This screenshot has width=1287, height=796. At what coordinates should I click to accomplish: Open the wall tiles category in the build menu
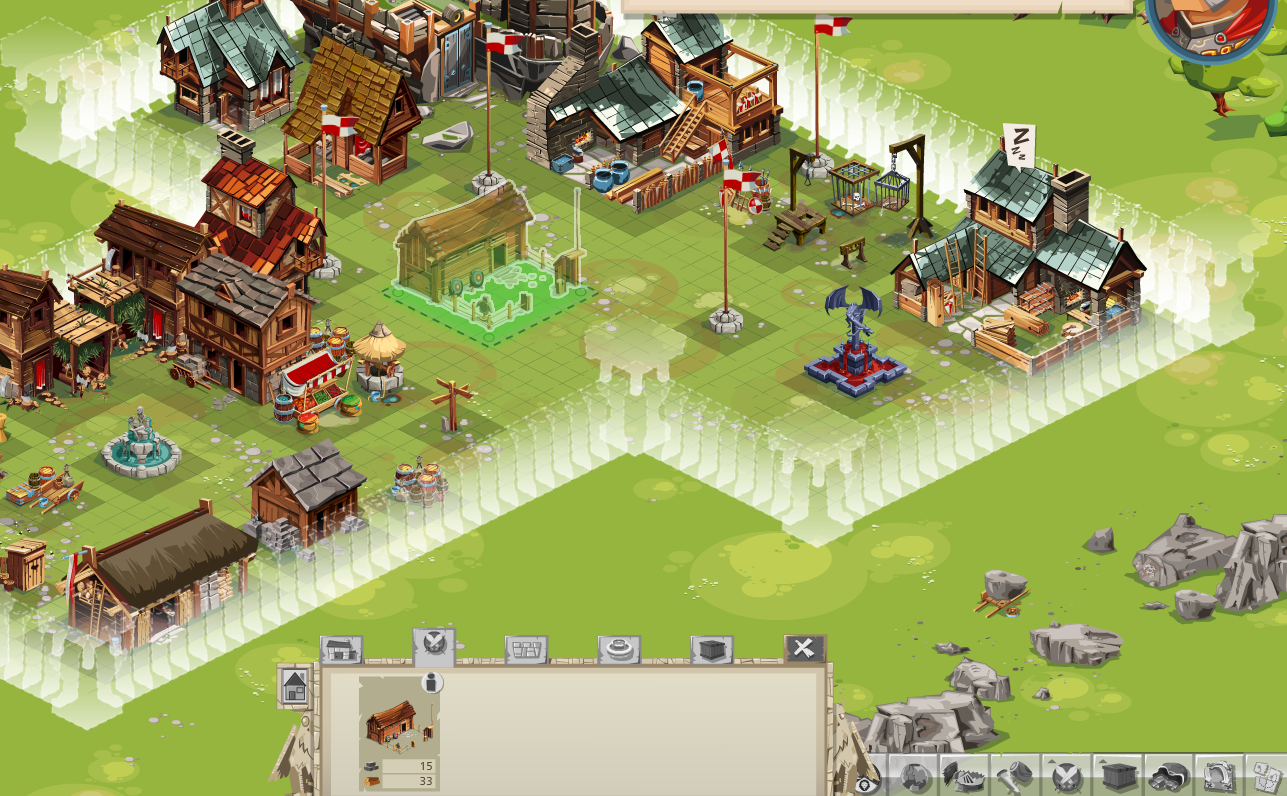[526, 648]
